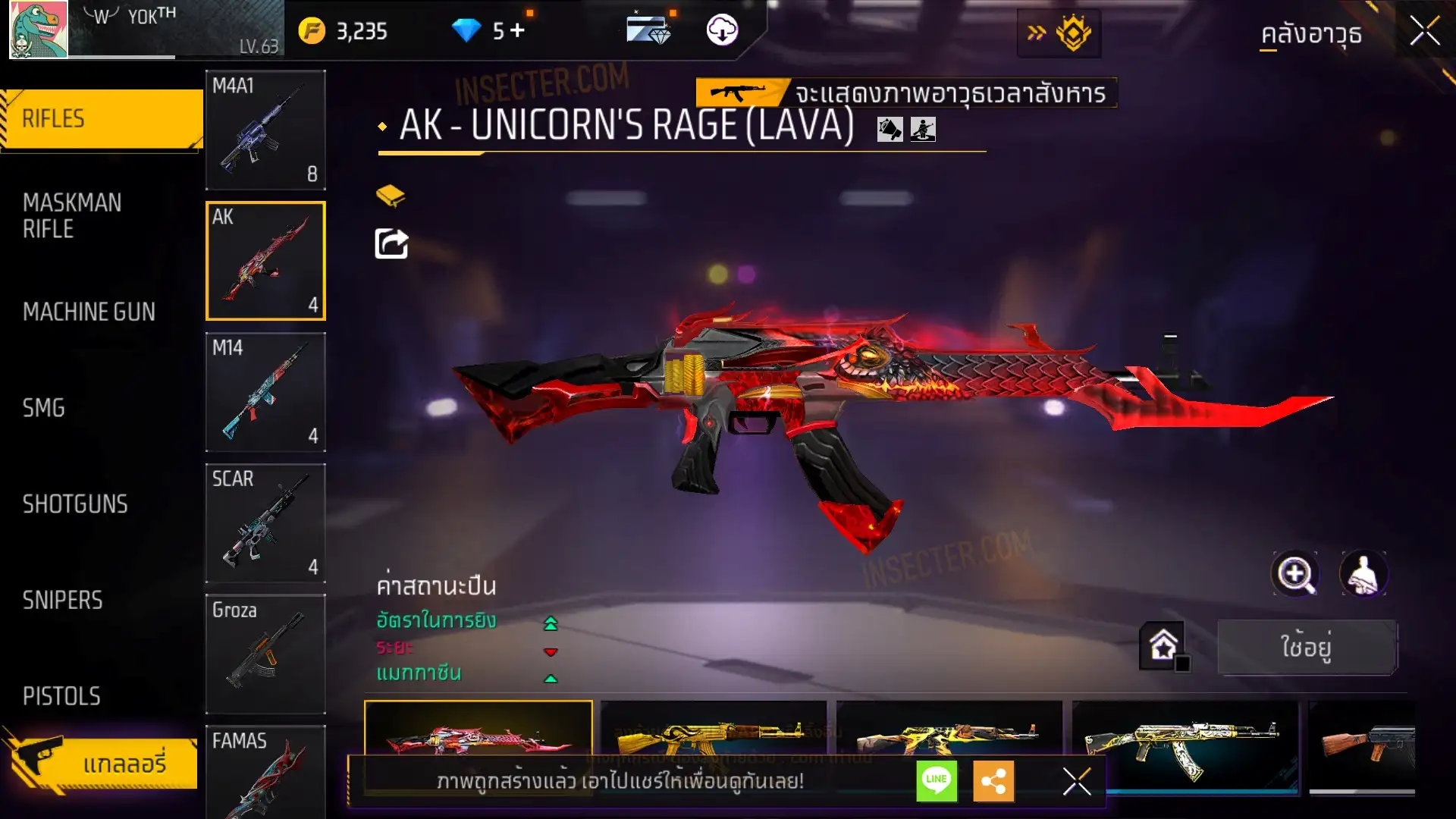Close the weapon armory screen
Image resolution: width=1456 pixels, height=819 pixels.
(x=1424, y=32)
